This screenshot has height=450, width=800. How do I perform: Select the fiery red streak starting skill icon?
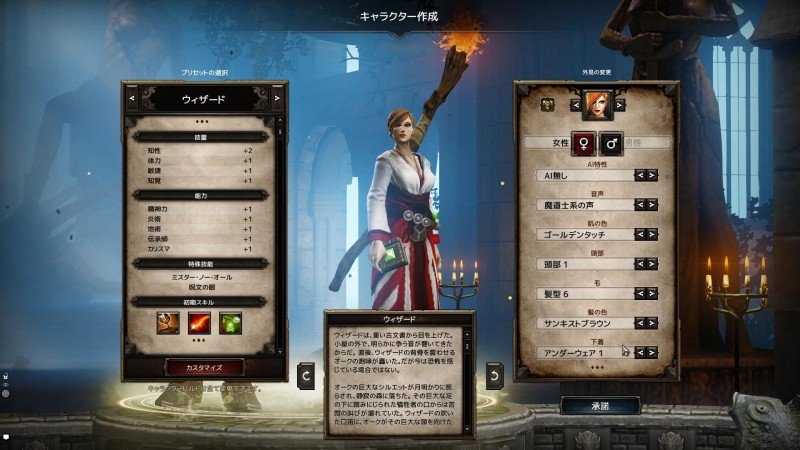pos(204,323)
